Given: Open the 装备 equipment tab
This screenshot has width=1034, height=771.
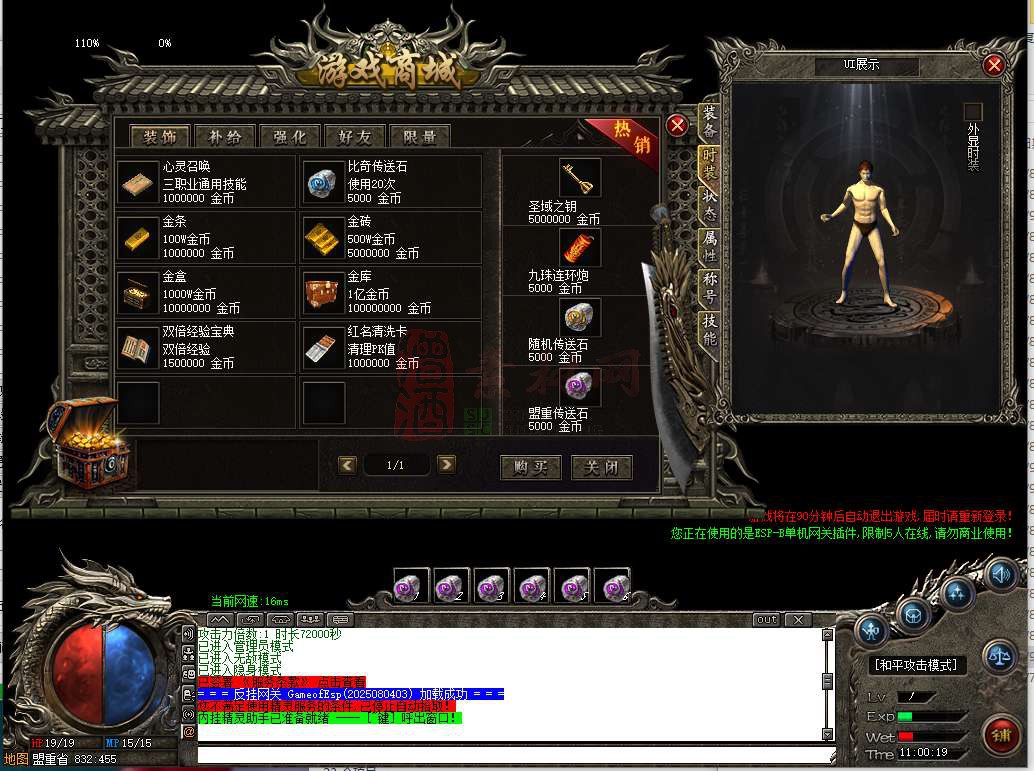Looking at the screenshot, I should pos(709,123).
